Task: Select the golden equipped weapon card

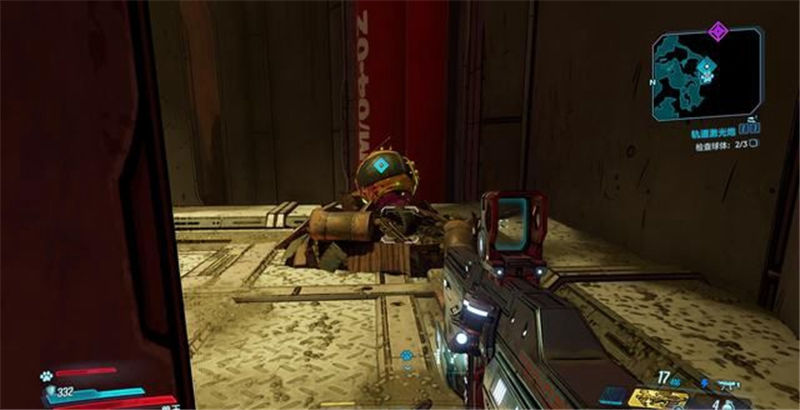Action: pos(657,399)
